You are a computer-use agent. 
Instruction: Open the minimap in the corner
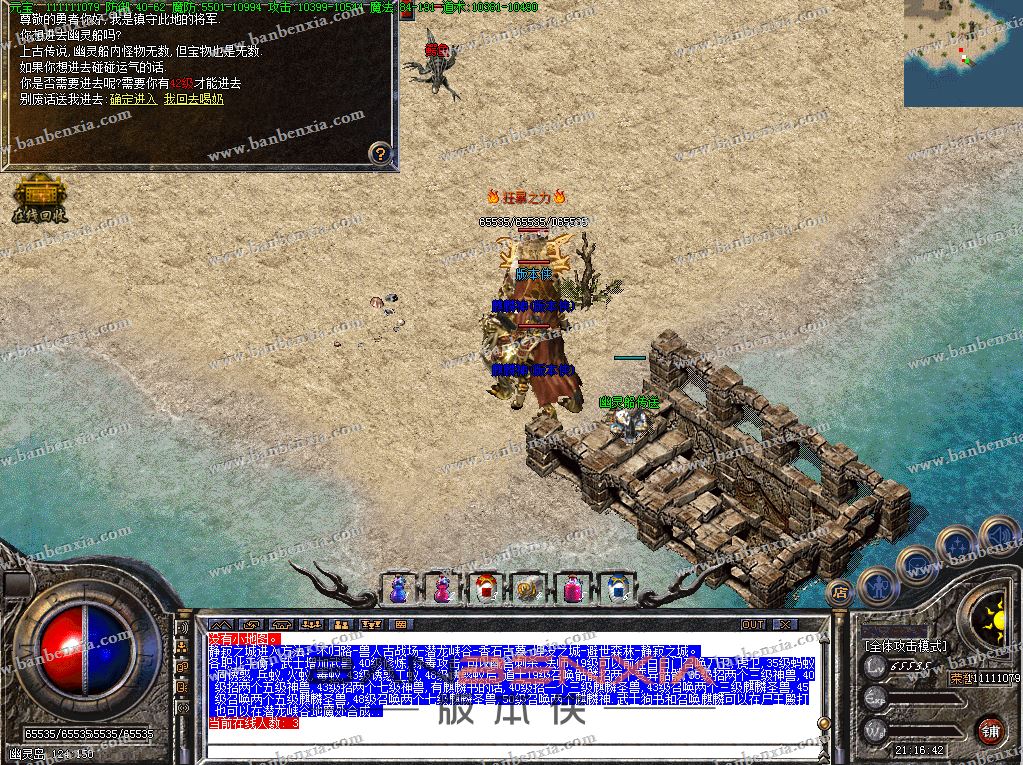point(963,53)
